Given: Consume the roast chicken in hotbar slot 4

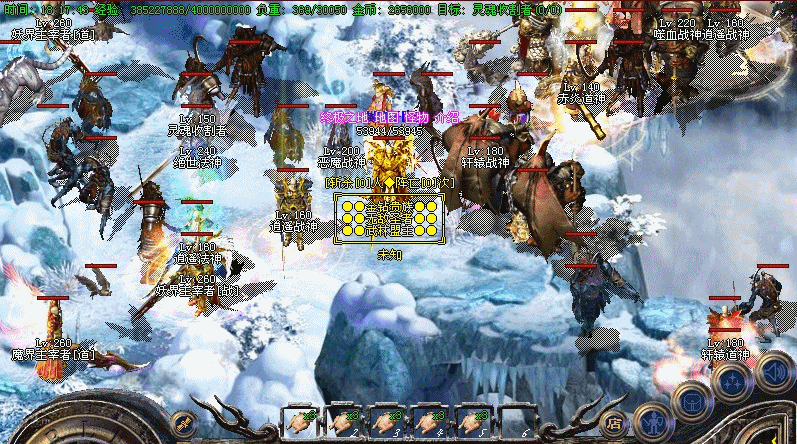Looking at the screenshot, I should 432,422.
